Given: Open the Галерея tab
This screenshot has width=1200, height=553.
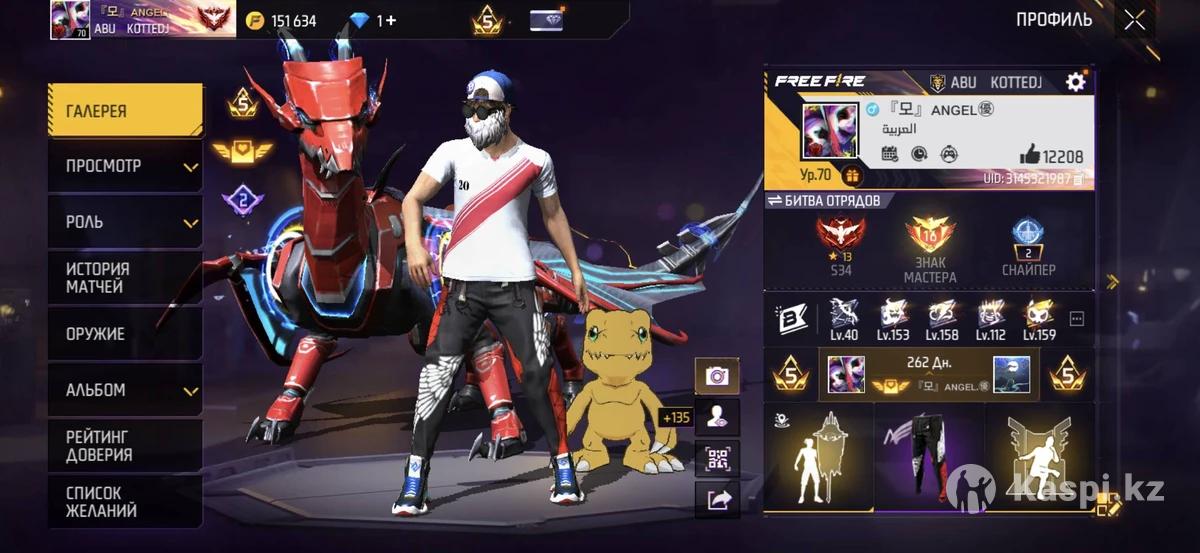Looking at the screenshot, I should click(125, 111).
